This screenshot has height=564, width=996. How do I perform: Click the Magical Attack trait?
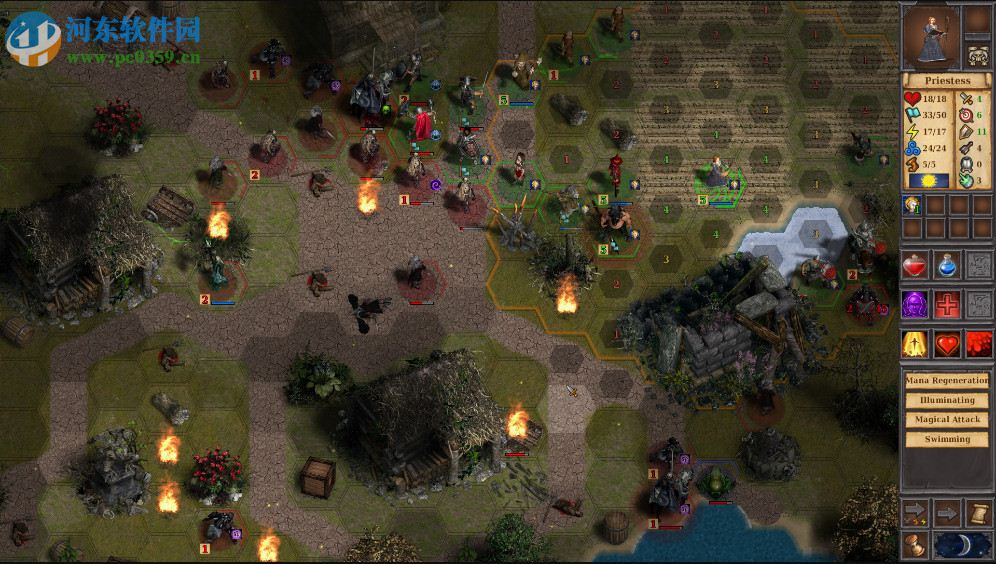(946, 419)
